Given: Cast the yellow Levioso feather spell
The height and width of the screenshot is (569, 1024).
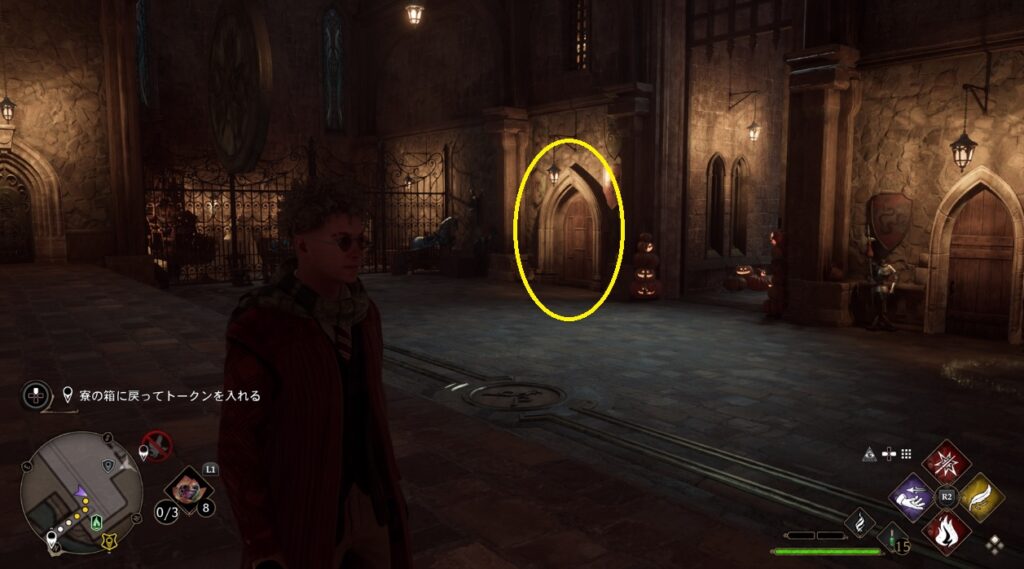Looking at the screenshot, I should pos(980,495).
